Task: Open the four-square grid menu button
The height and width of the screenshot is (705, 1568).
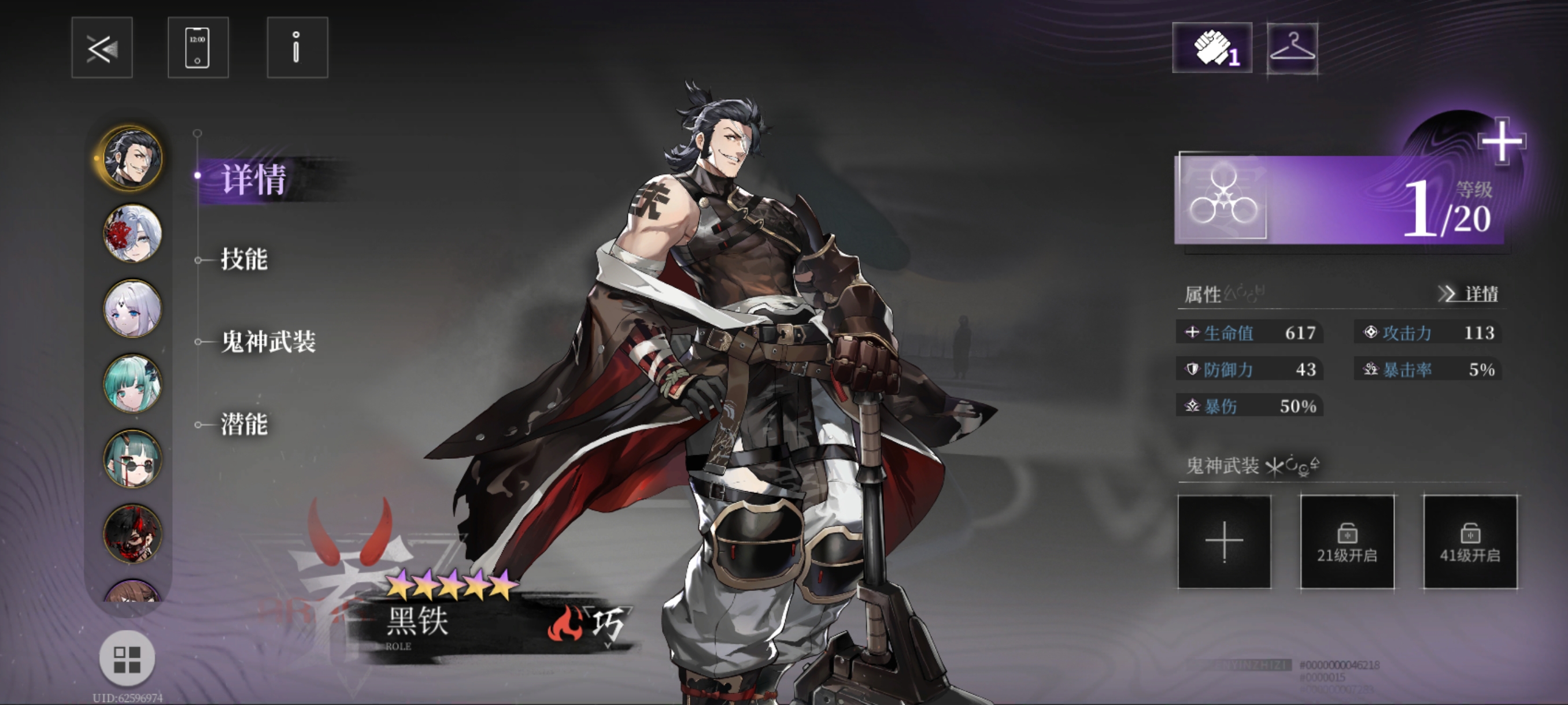Action: 127,659
